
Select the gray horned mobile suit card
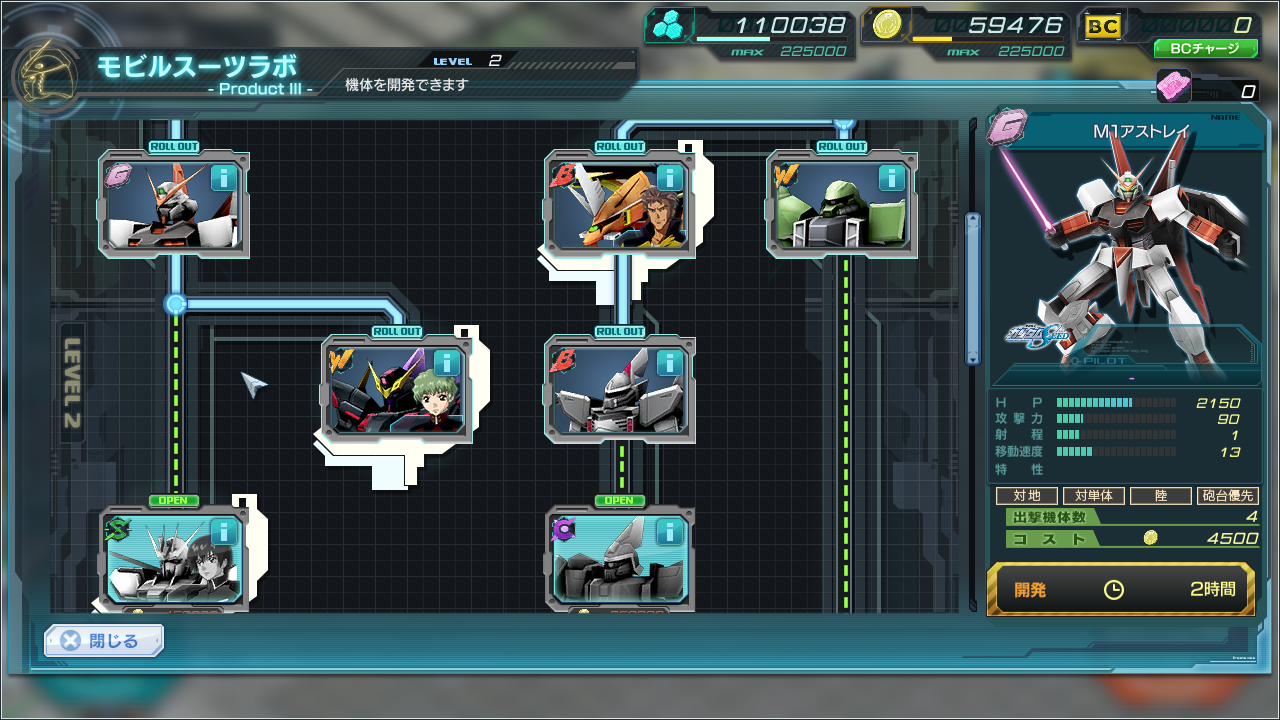coord(607,392)
